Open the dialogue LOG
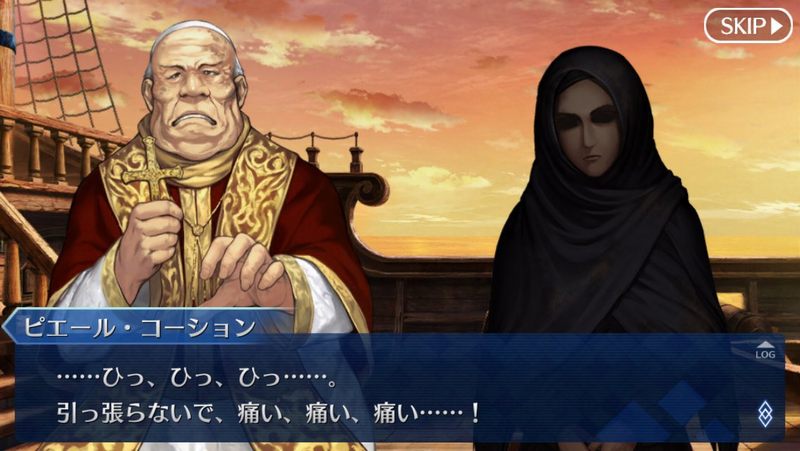This screenshot has width=800, height=451. [765, 350]
